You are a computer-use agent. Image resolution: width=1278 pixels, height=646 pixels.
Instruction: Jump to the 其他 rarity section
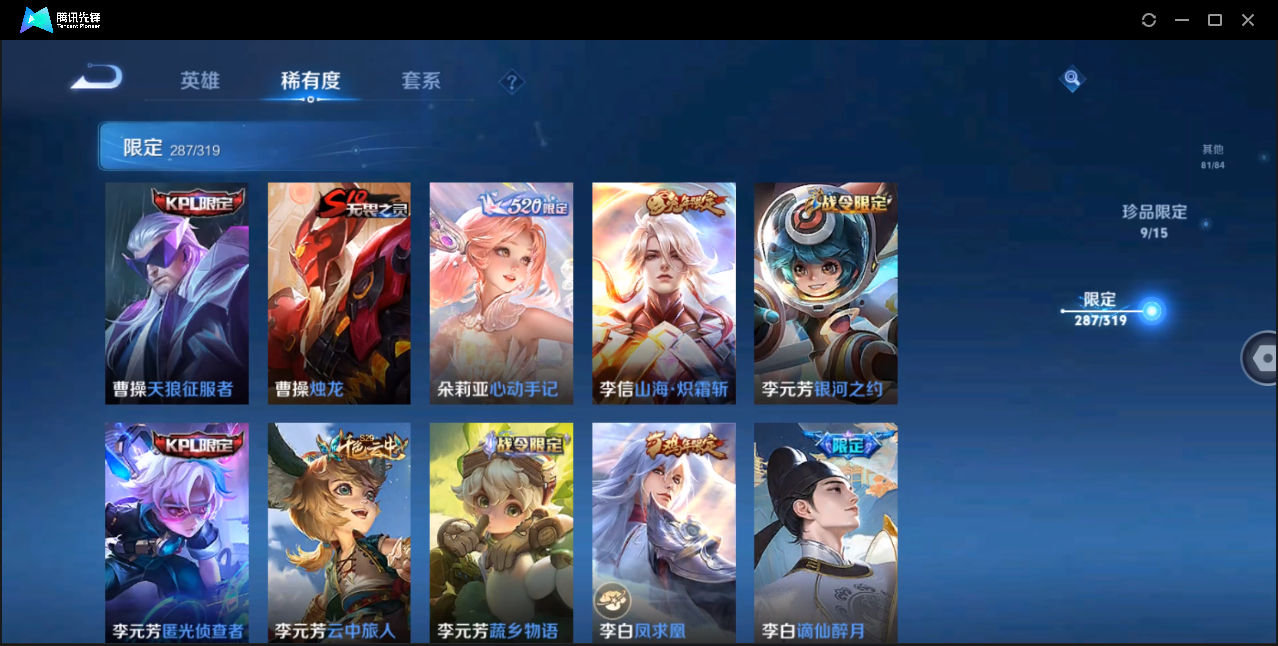tap(1212, 156)
